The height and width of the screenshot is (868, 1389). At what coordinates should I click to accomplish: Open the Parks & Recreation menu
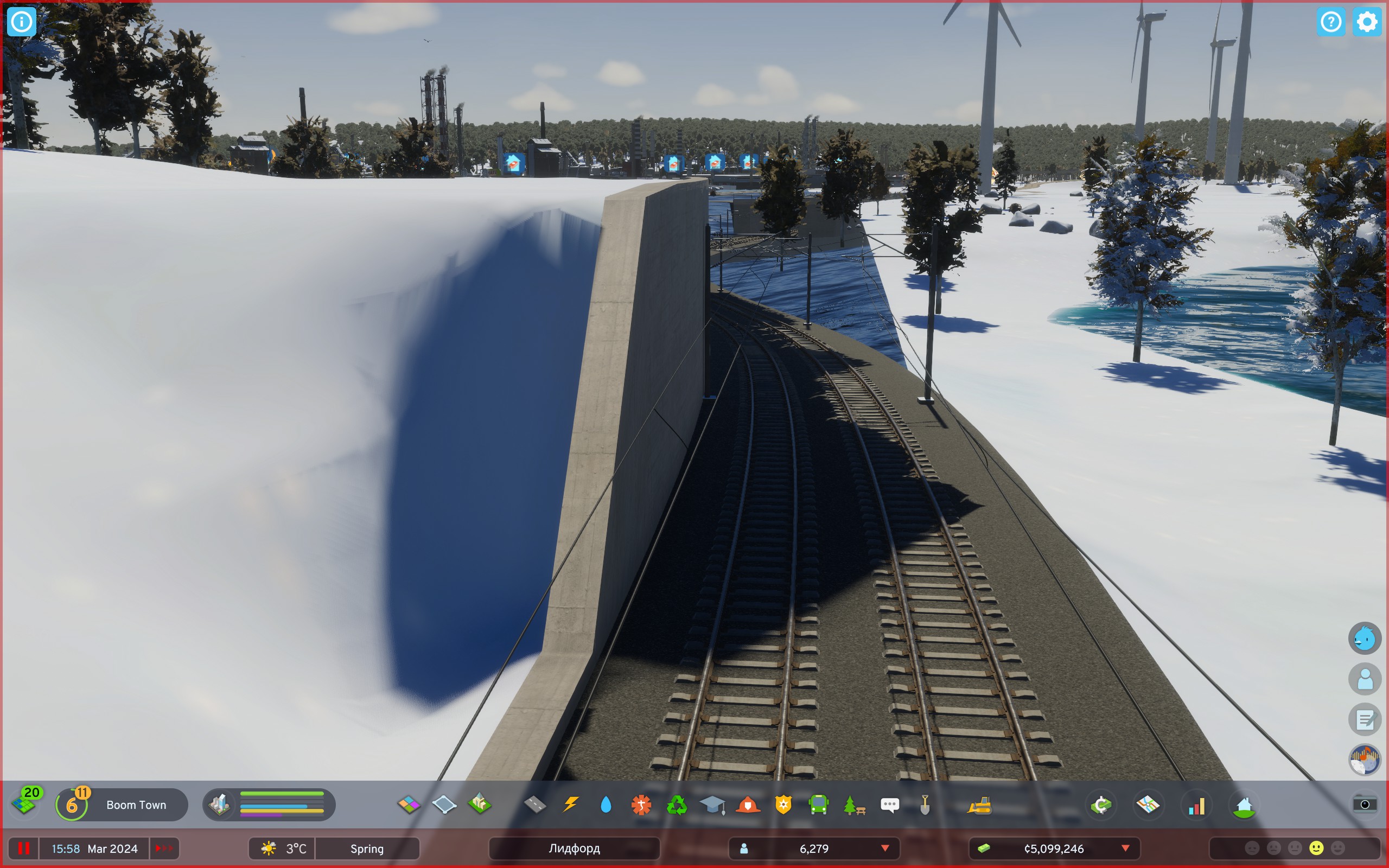pyautogui.click(x=855, y=805)
